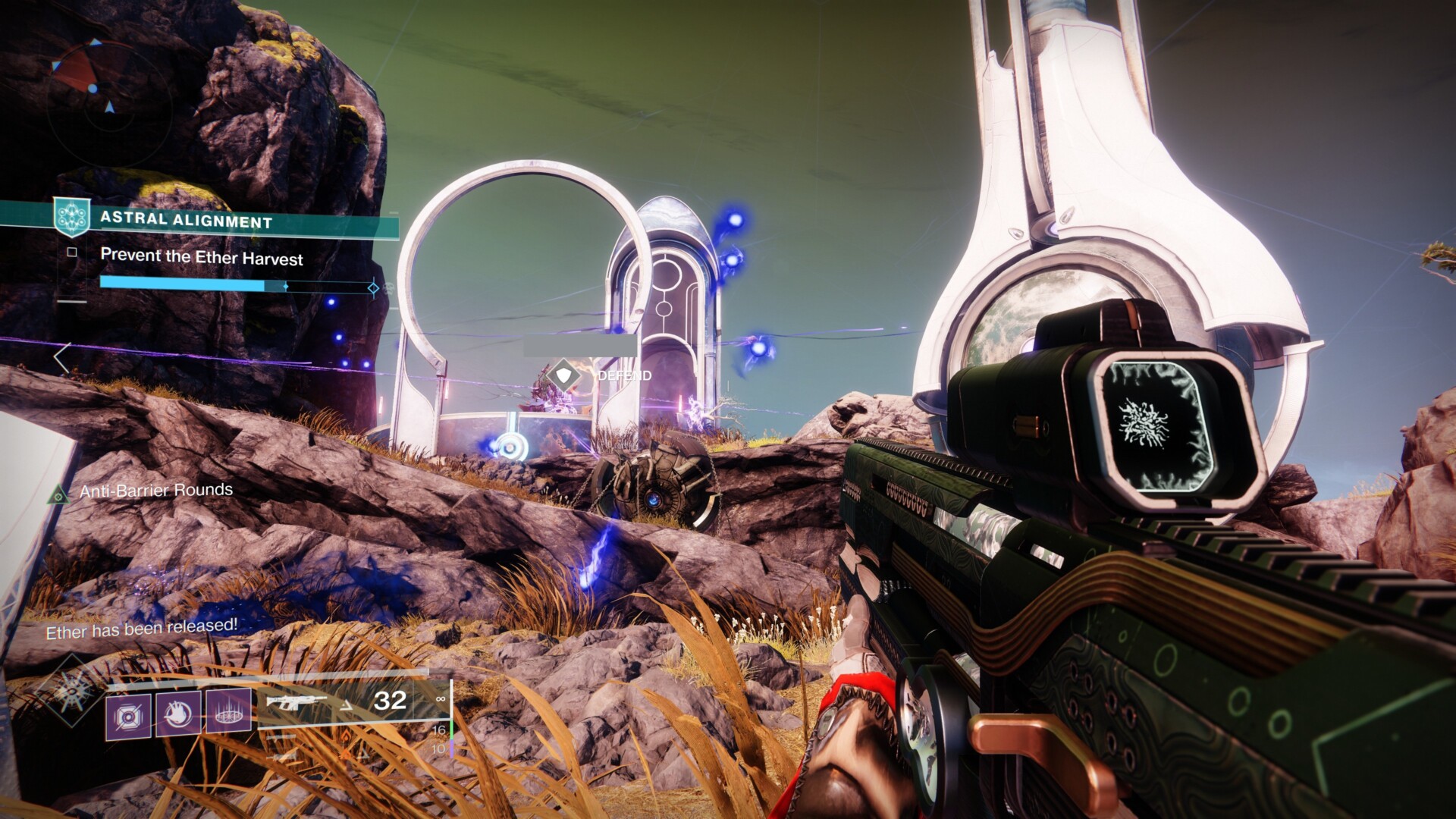Activate the Super ability diamond icon

point(74,691)
